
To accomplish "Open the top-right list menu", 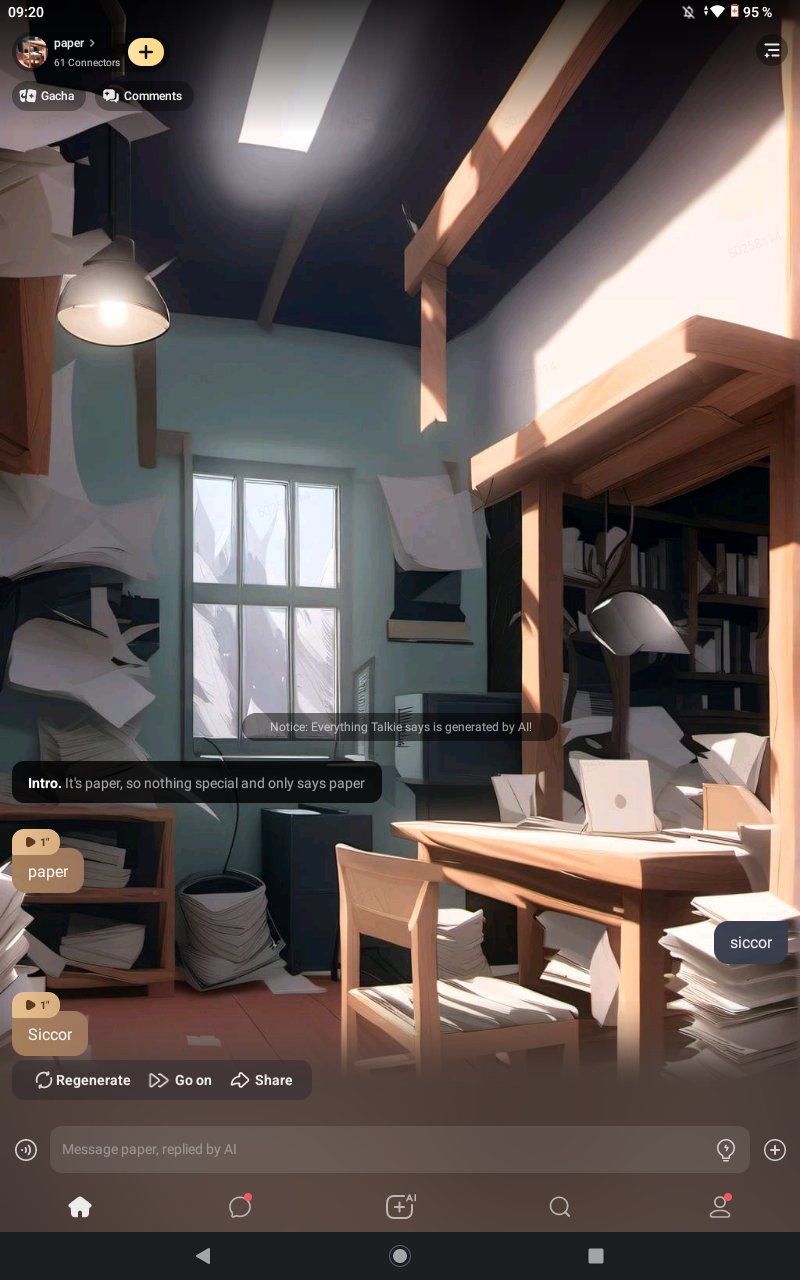I will click(771, 51).
